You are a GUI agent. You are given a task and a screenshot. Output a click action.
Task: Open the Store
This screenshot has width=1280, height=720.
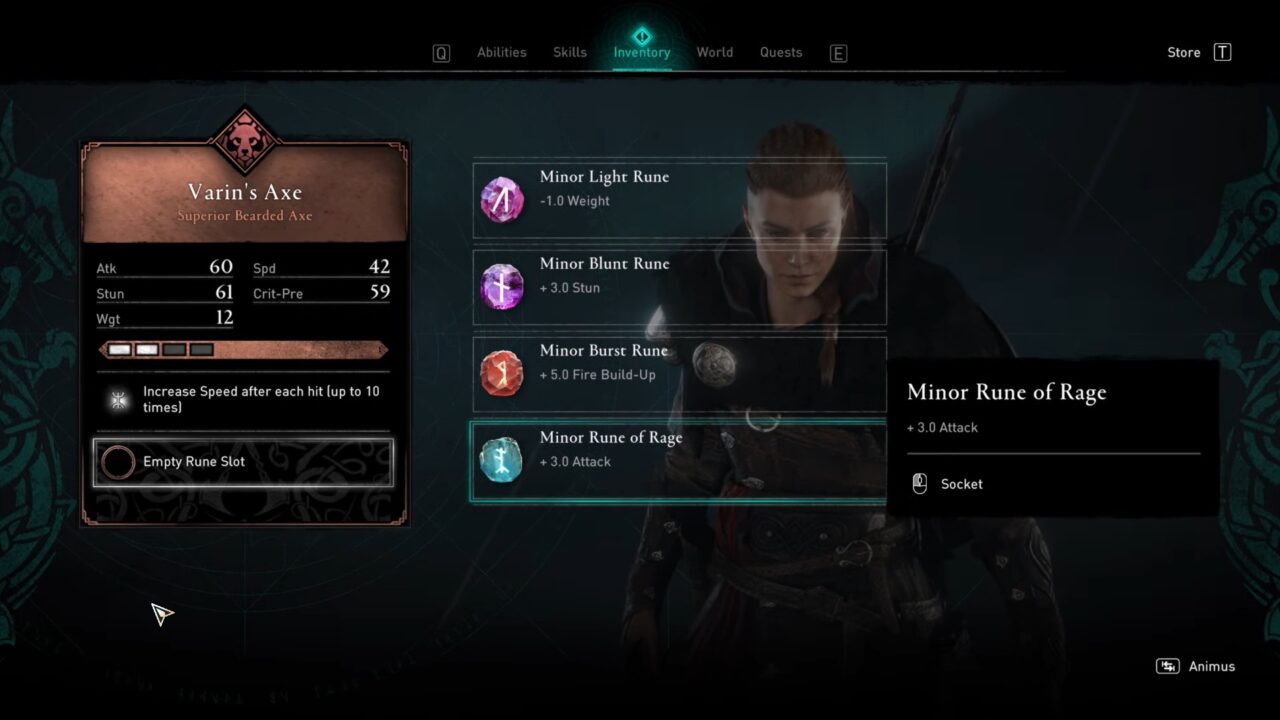pyautogui.click(x=1183, y=52)
